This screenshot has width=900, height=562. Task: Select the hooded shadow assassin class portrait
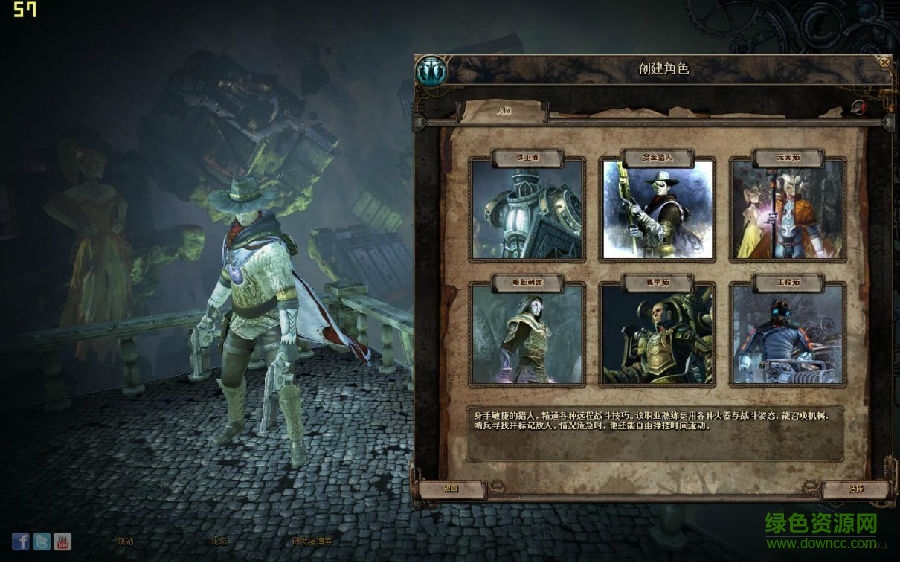(x=527, y=333)
